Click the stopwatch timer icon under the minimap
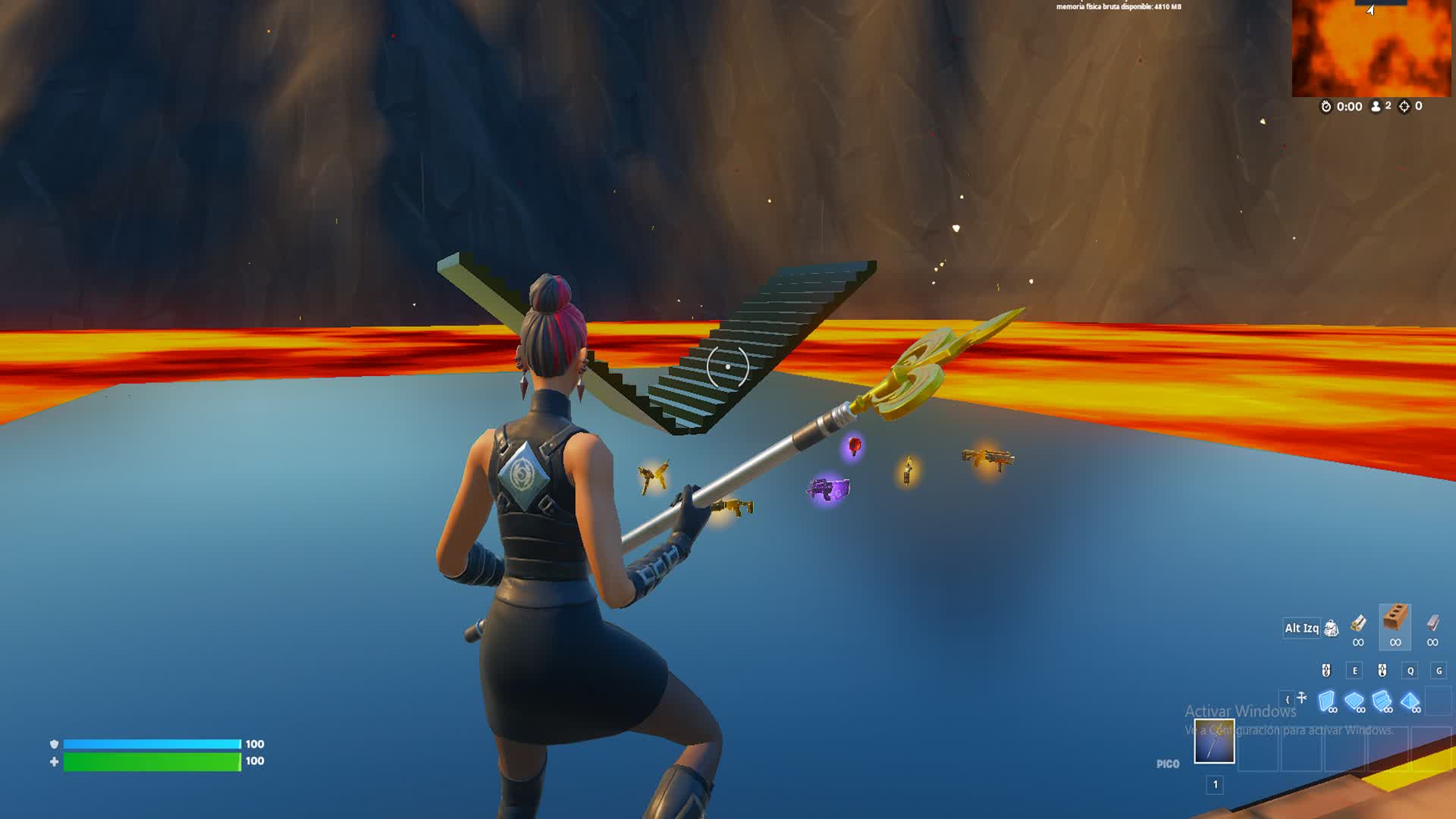 (1326, 106)
